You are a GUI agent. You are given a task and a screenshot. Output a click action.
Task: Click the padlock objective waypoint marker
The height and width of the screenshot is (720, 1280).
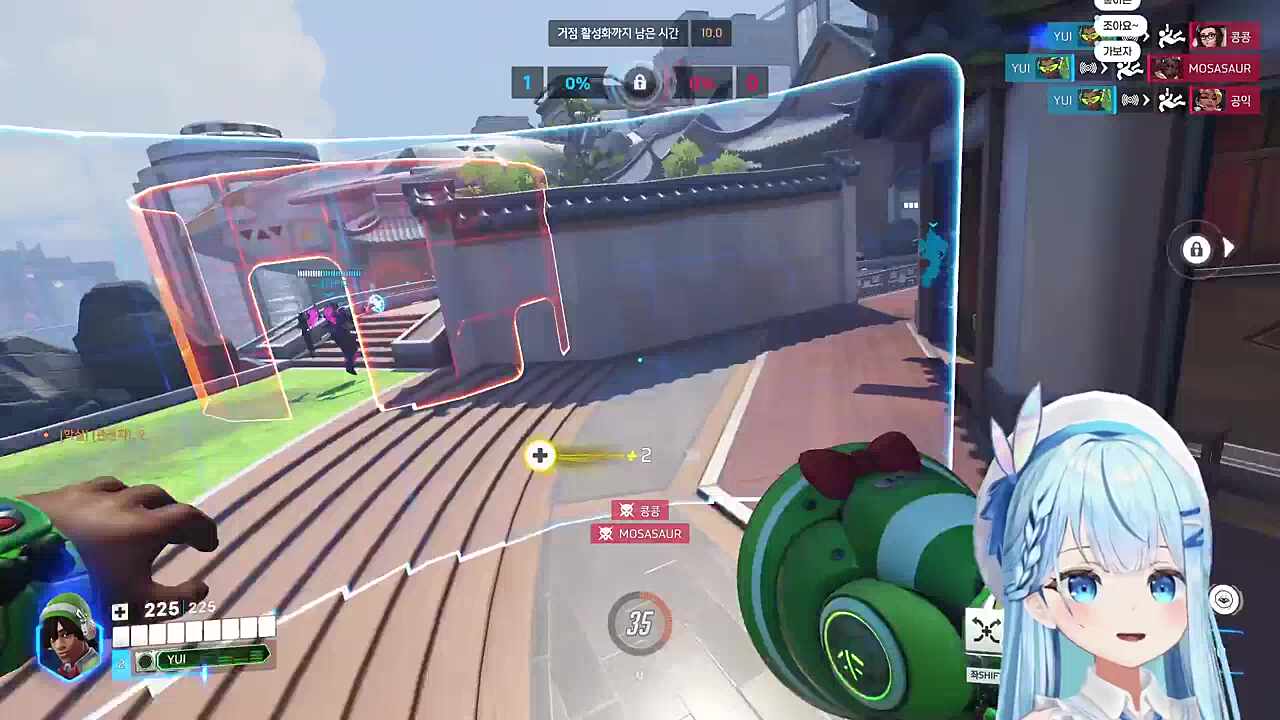(x=1196, y=249)
